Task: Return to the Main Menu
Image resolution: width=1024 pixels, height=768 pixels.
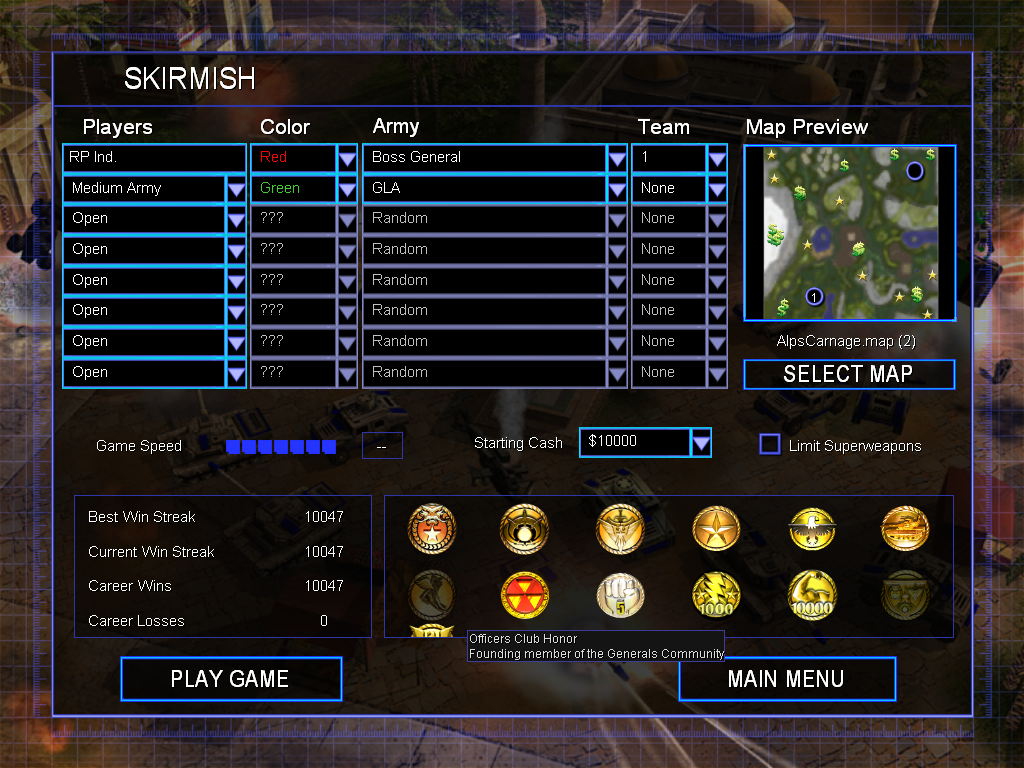Action: pyautogui.click(x=786, y=679)
